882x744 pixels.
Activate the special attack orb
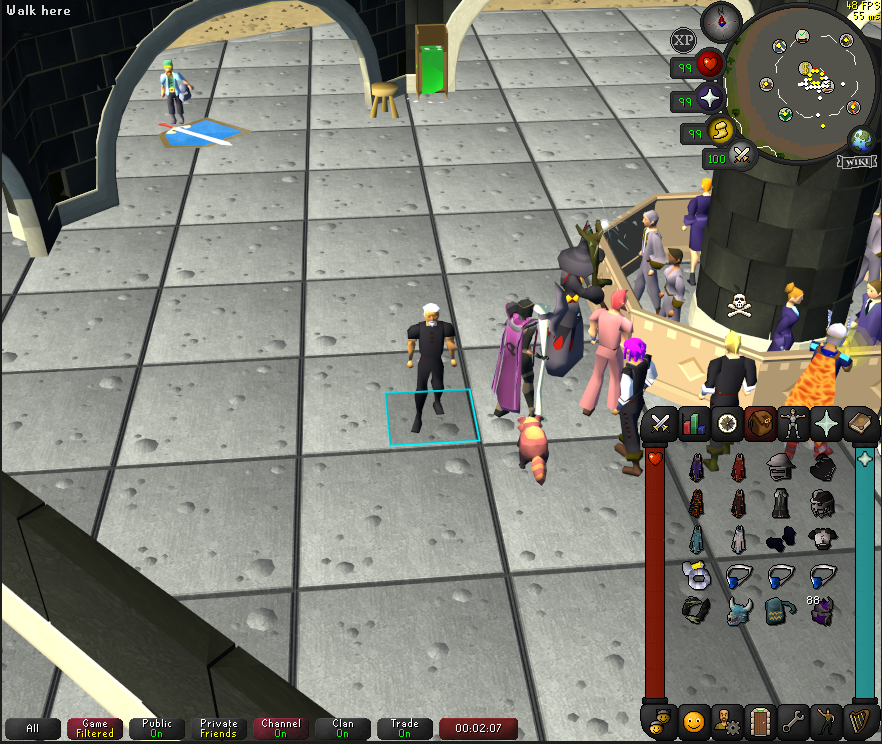point(743,155)
